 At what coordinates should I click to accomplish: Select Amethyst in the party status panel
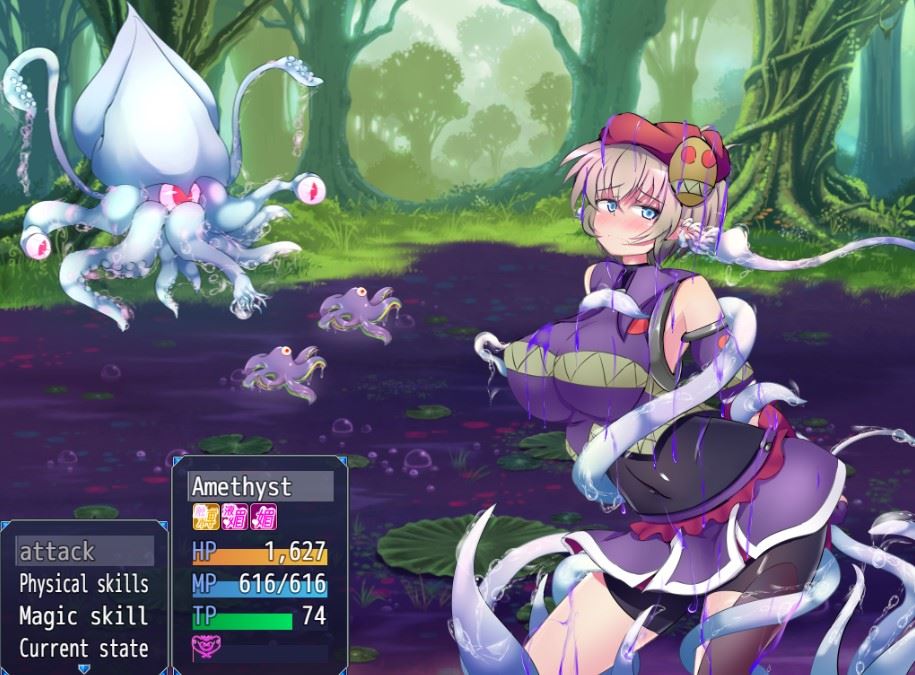click(x=260, y=487)
